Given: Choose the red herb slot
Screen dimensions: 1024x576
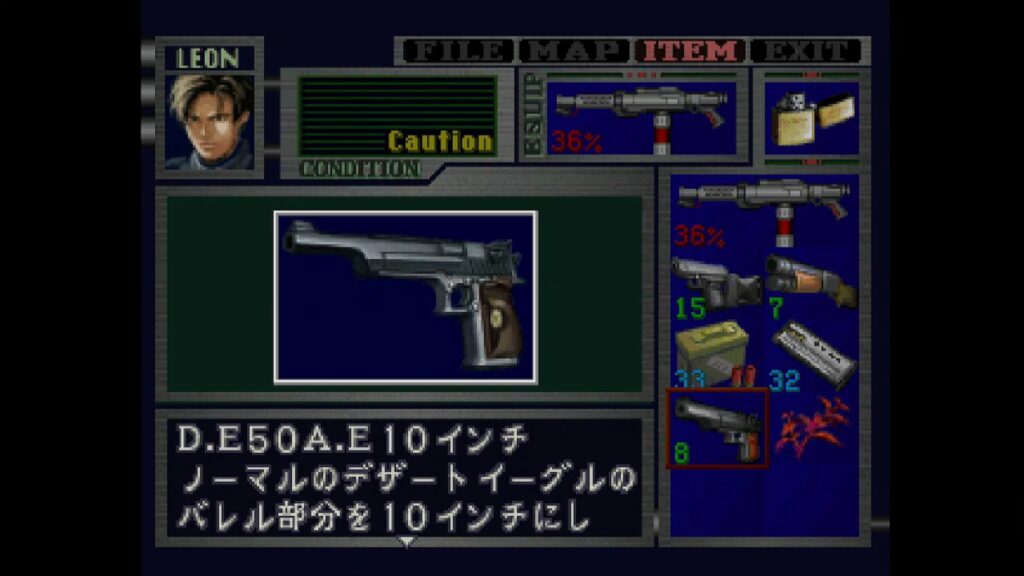Looking at the screenshot, I should tap(811, 428).
